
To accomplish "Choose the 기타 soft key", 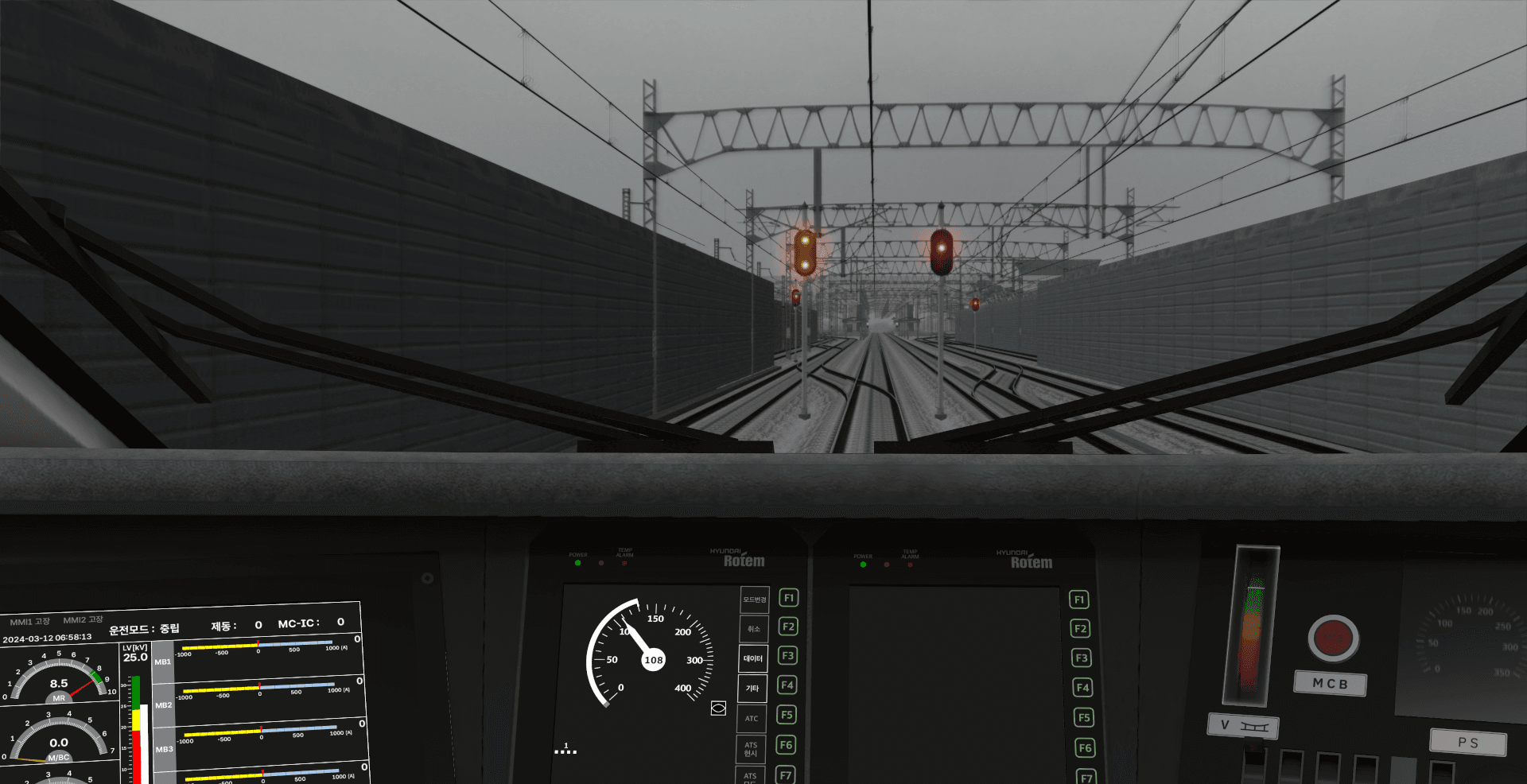I will coord(752,689).
